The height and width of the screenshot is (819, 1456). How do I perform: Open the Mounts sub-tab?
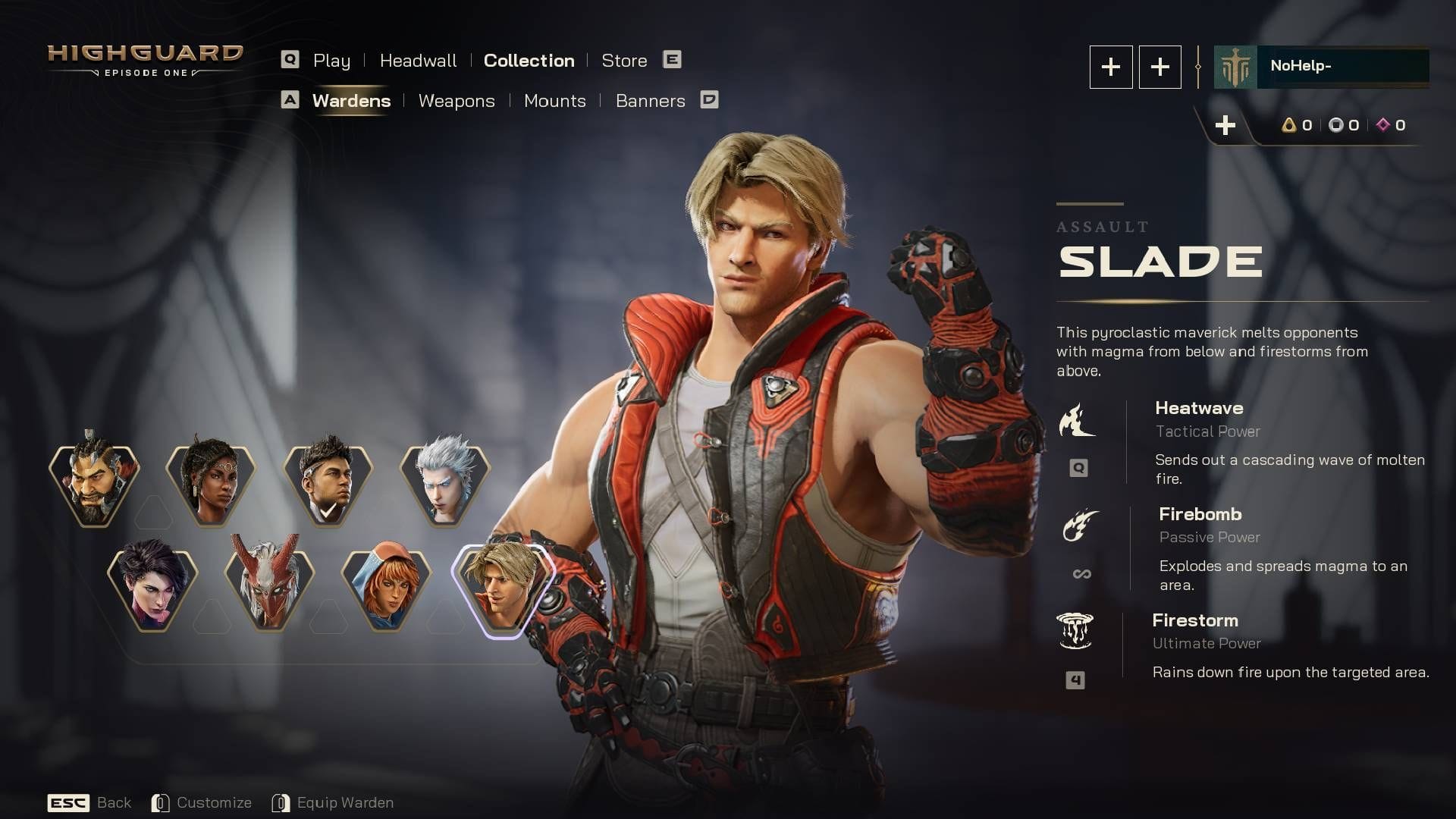click(554, 101)
